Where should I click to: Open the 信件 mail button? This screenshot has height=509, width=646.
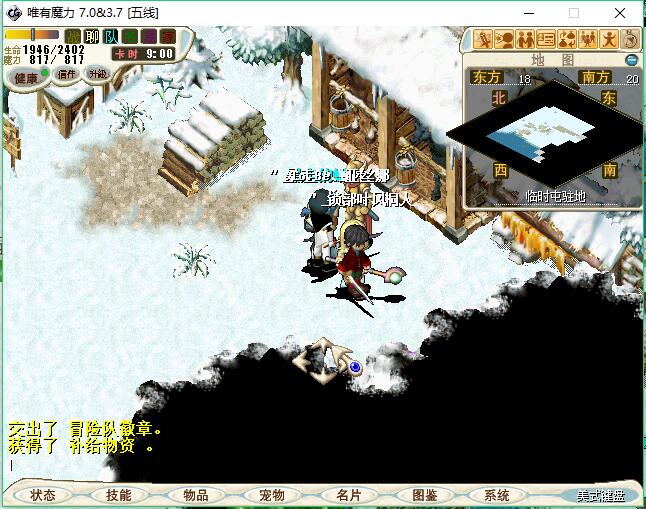coord(66,74)
